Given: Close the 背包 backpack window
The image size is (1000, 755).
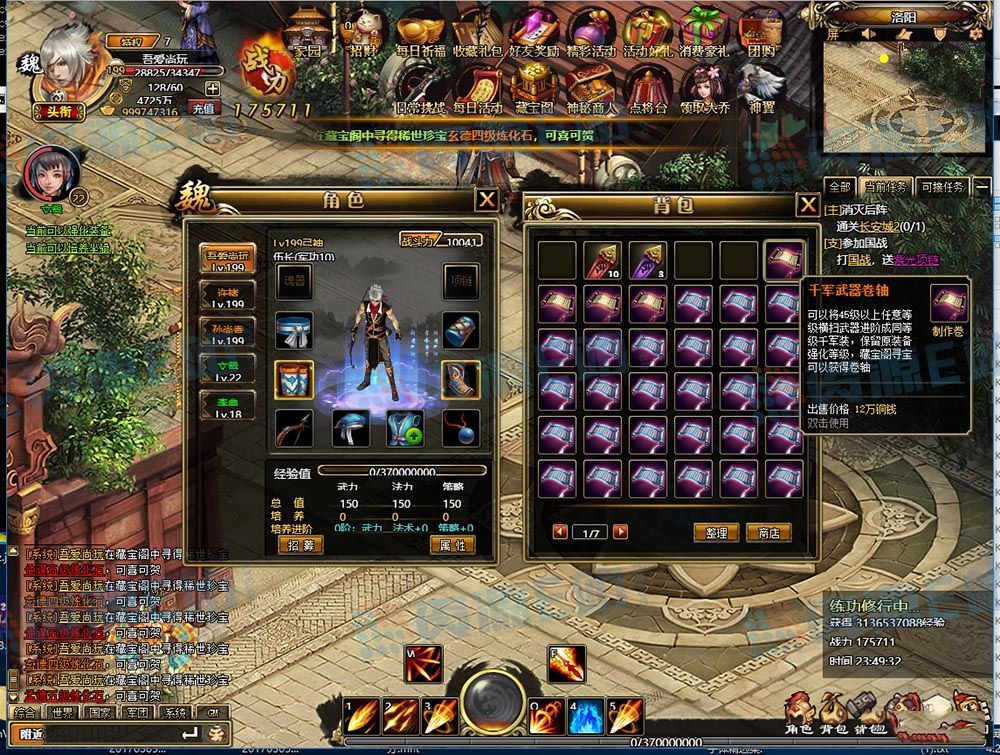Looking at the screenshot, I should 807,205.
